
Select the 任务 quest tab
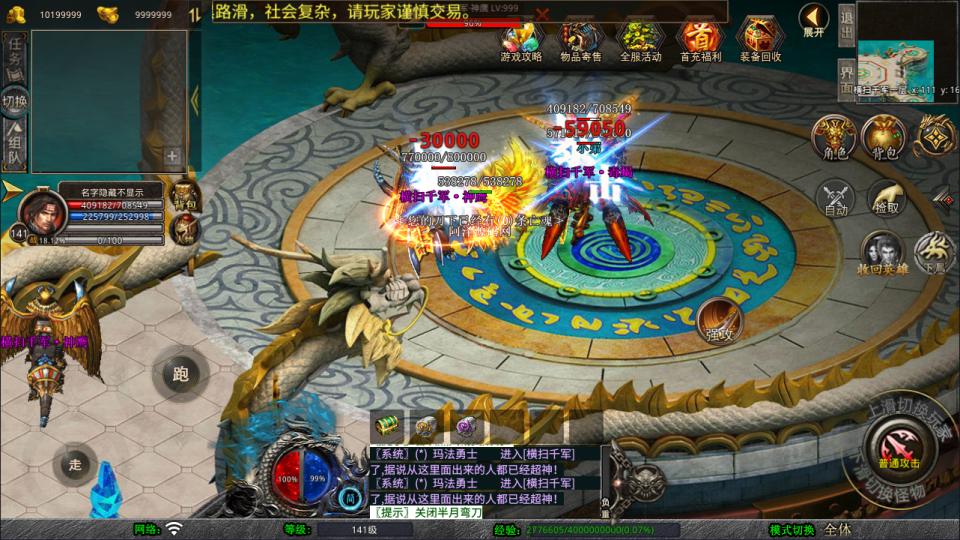[x=15, y=51]
